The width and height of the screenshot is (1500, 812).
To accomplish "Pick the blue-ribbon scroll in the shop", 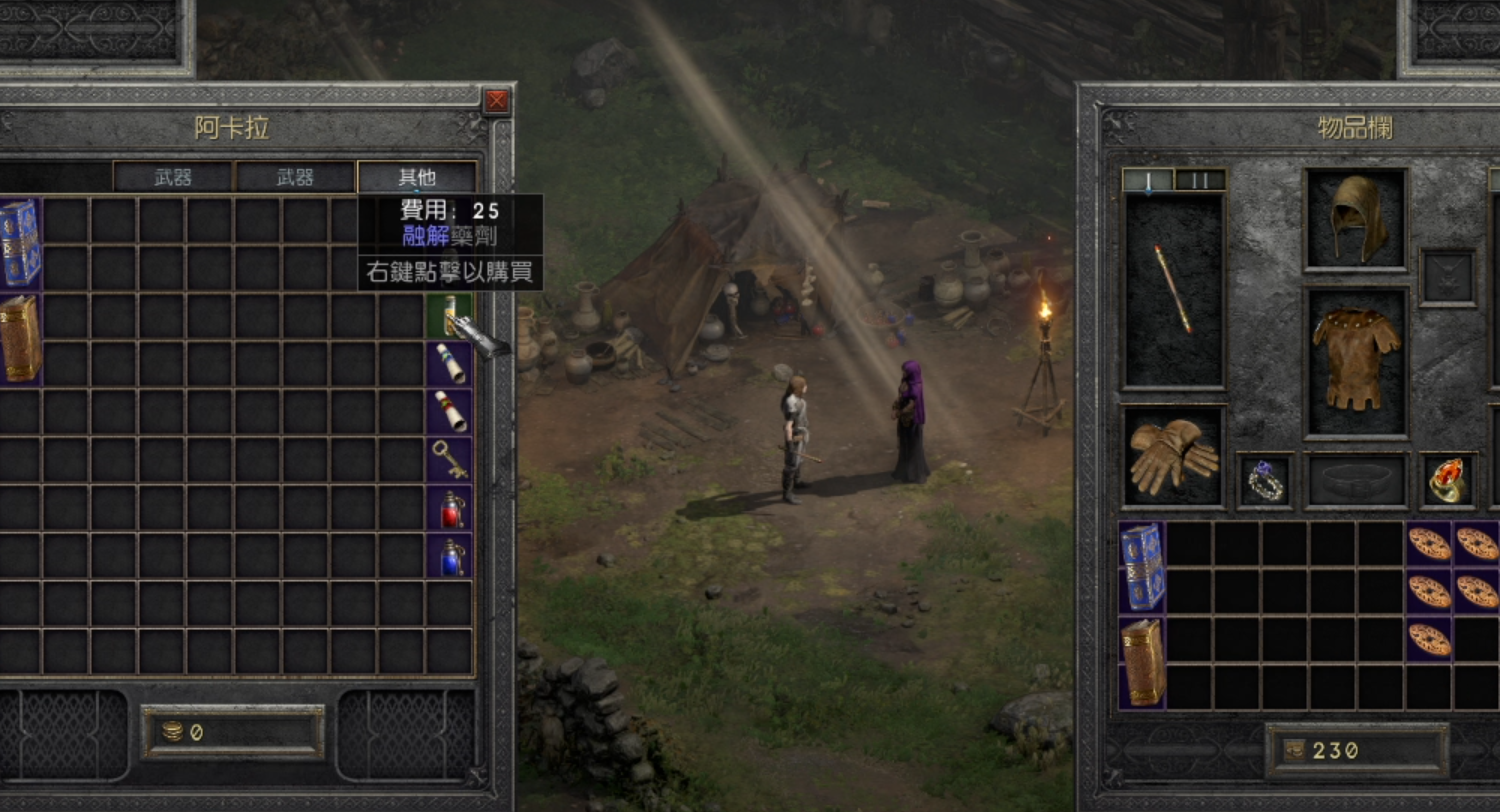I will pos(449,364).
